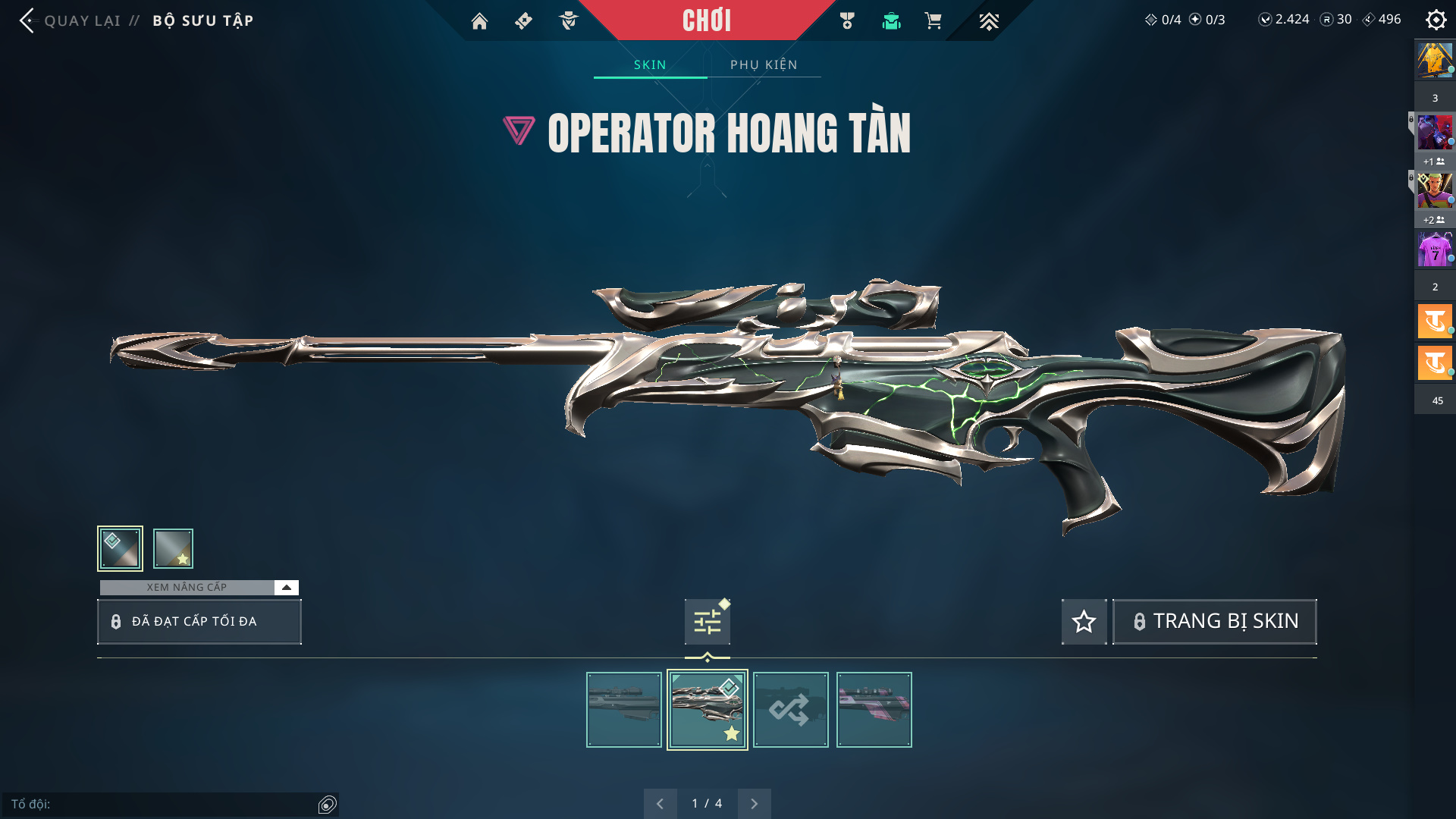Open the store cart icon

click(x=933, y=21)
